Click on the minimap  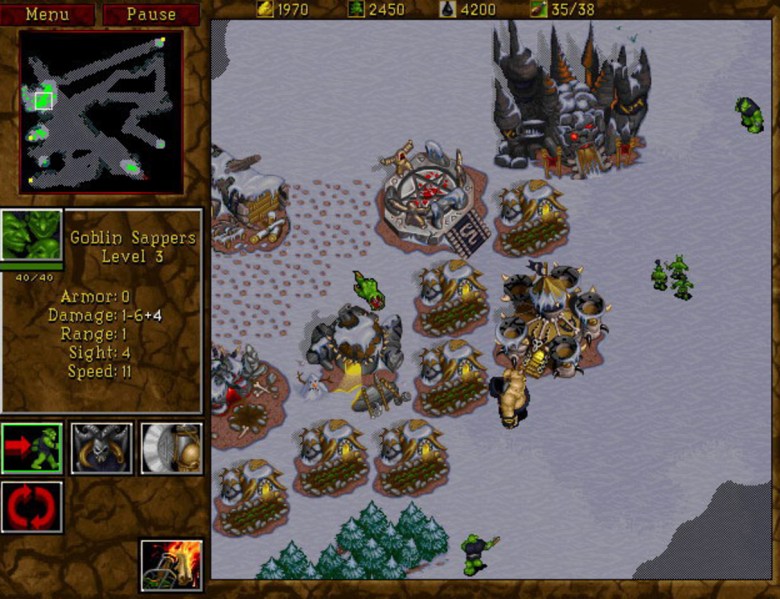(101, 112)
